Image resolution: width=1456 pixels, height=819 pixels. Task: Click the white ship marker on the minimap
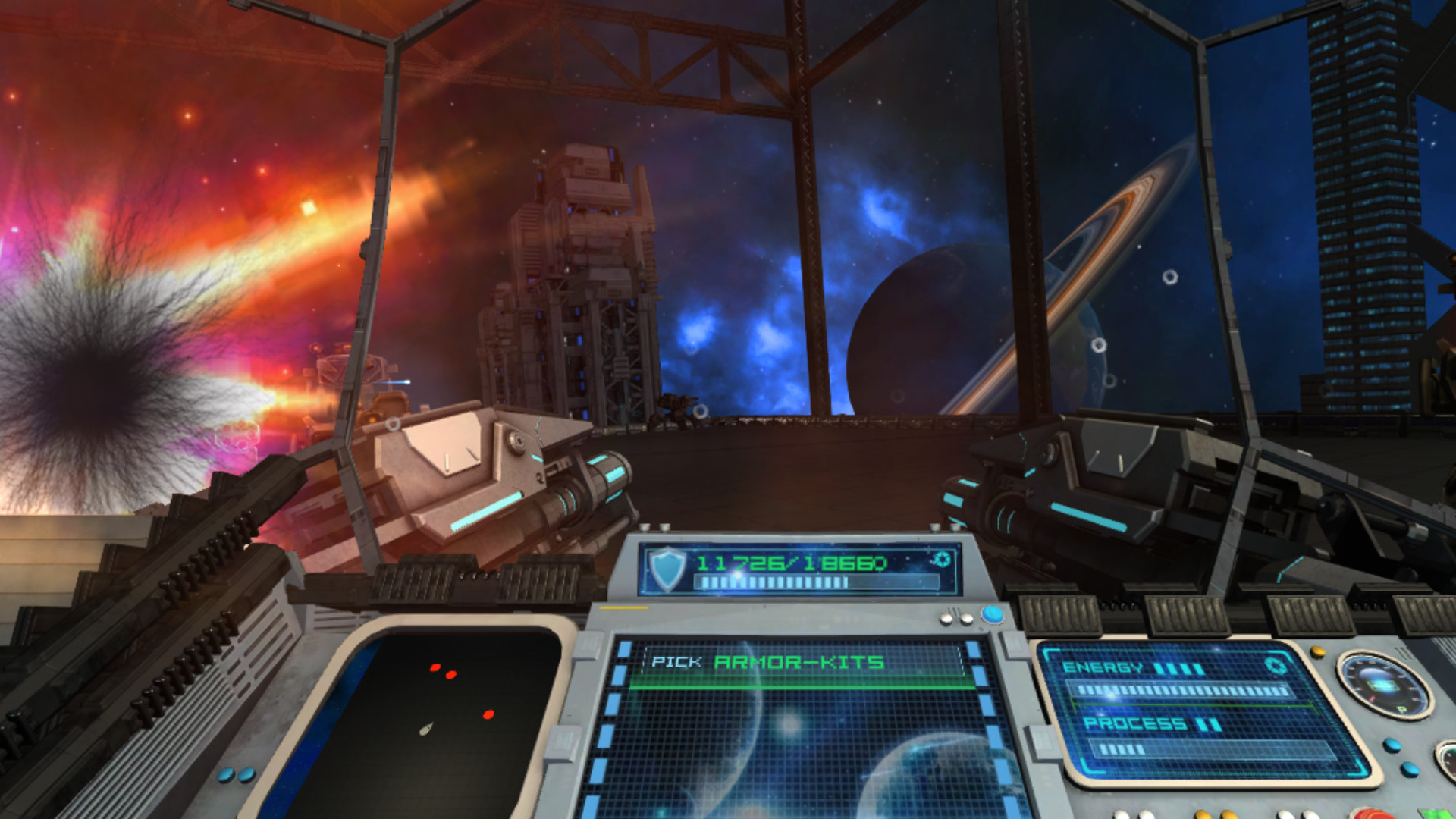426,729
